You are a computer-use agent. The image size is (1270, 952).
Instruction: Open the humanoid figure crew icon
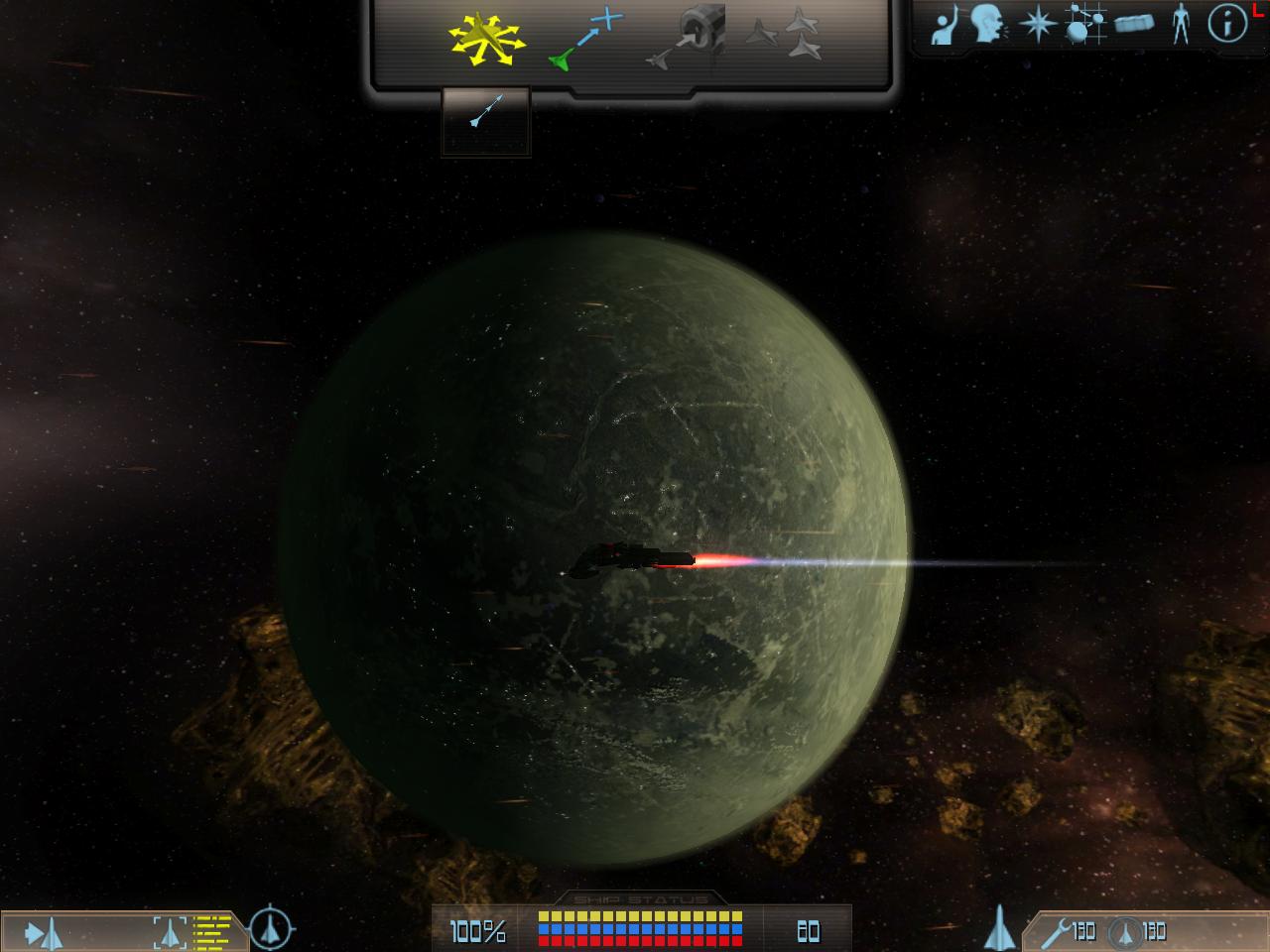pos(1180,24)
